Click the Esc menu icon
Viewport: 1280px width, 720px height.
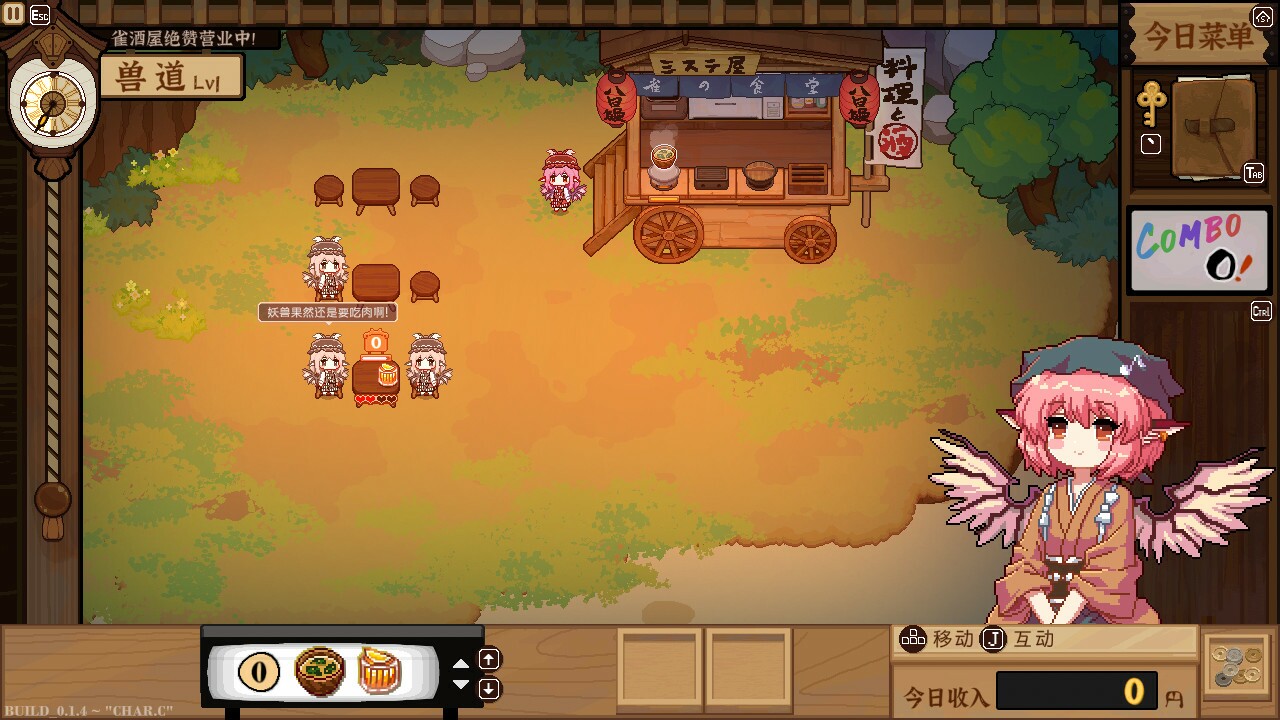point(40,15)
